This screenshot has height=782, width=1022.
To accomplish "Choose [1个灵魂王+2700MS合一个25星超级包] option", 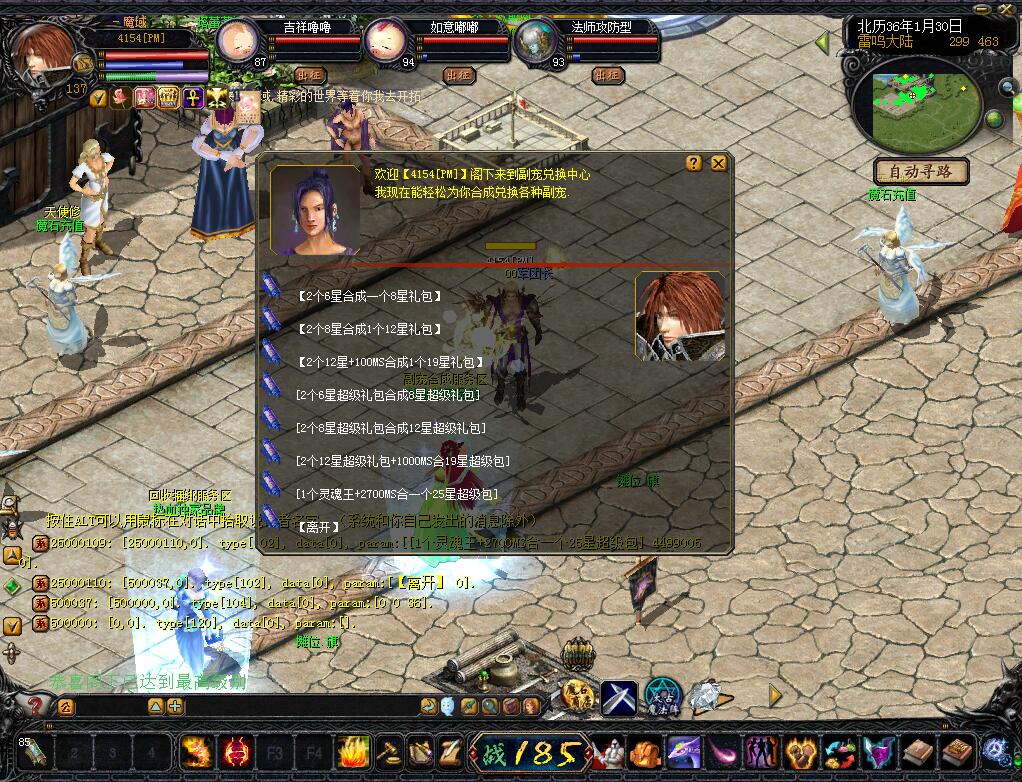I will point(396,494).
